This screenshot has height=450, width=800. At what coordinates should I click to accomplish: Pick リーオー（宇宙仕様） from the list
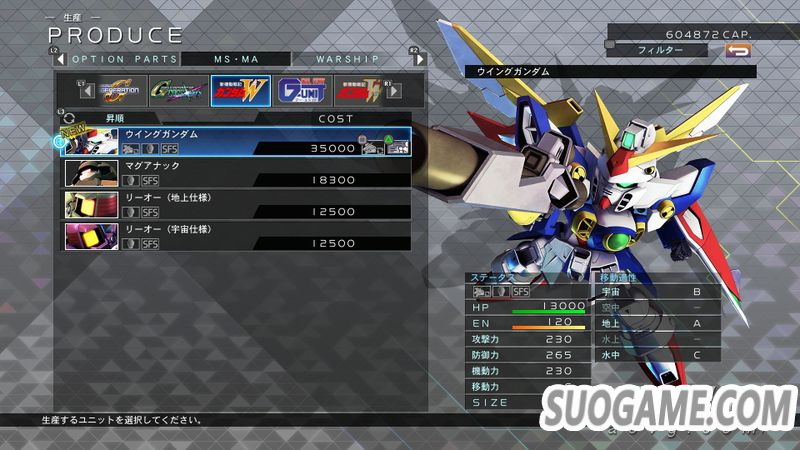pyautogui.click(x=237, y=237)
